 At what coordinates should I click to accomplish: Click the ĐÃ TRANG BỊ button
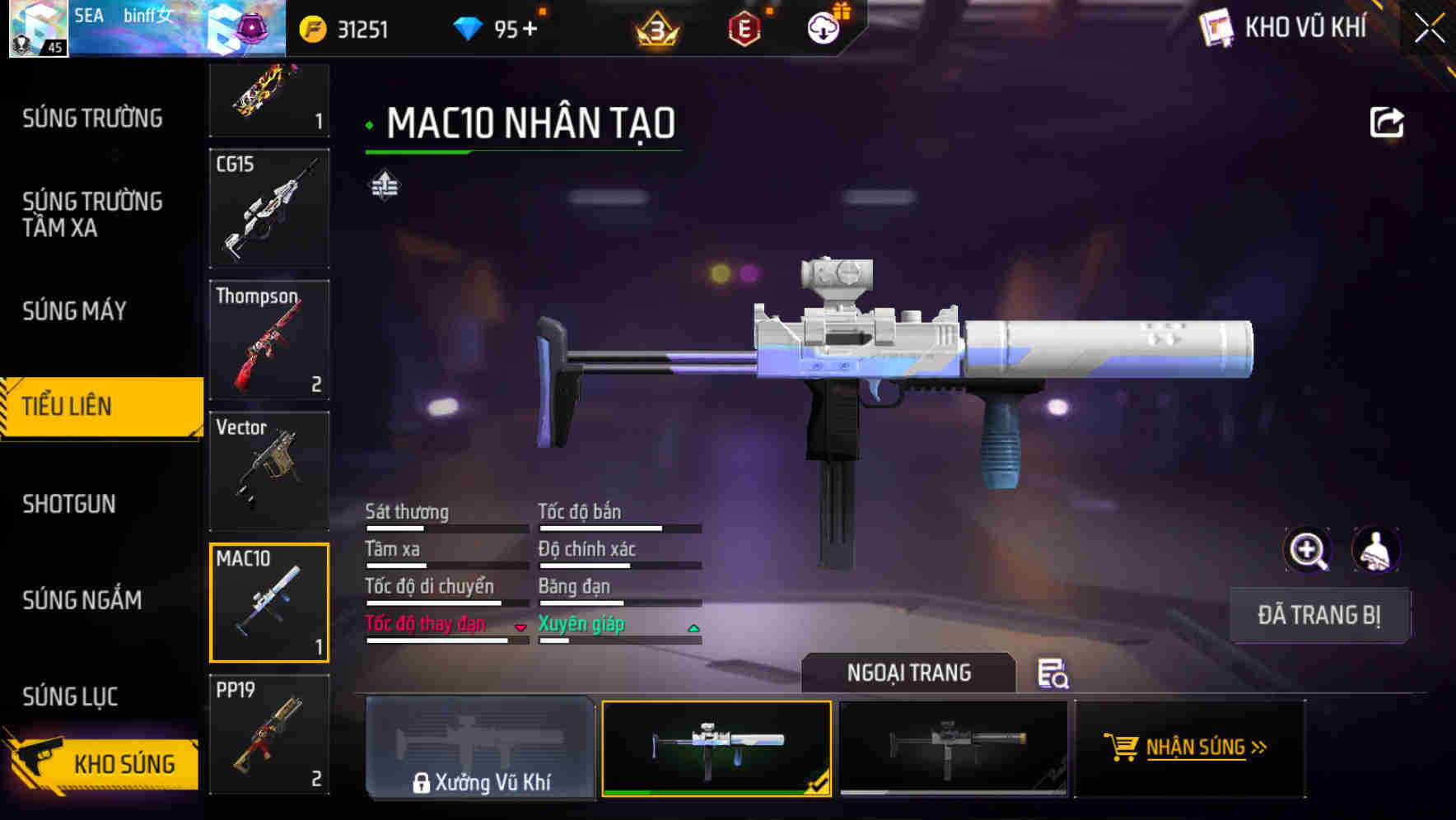(x=1318, y=615)
